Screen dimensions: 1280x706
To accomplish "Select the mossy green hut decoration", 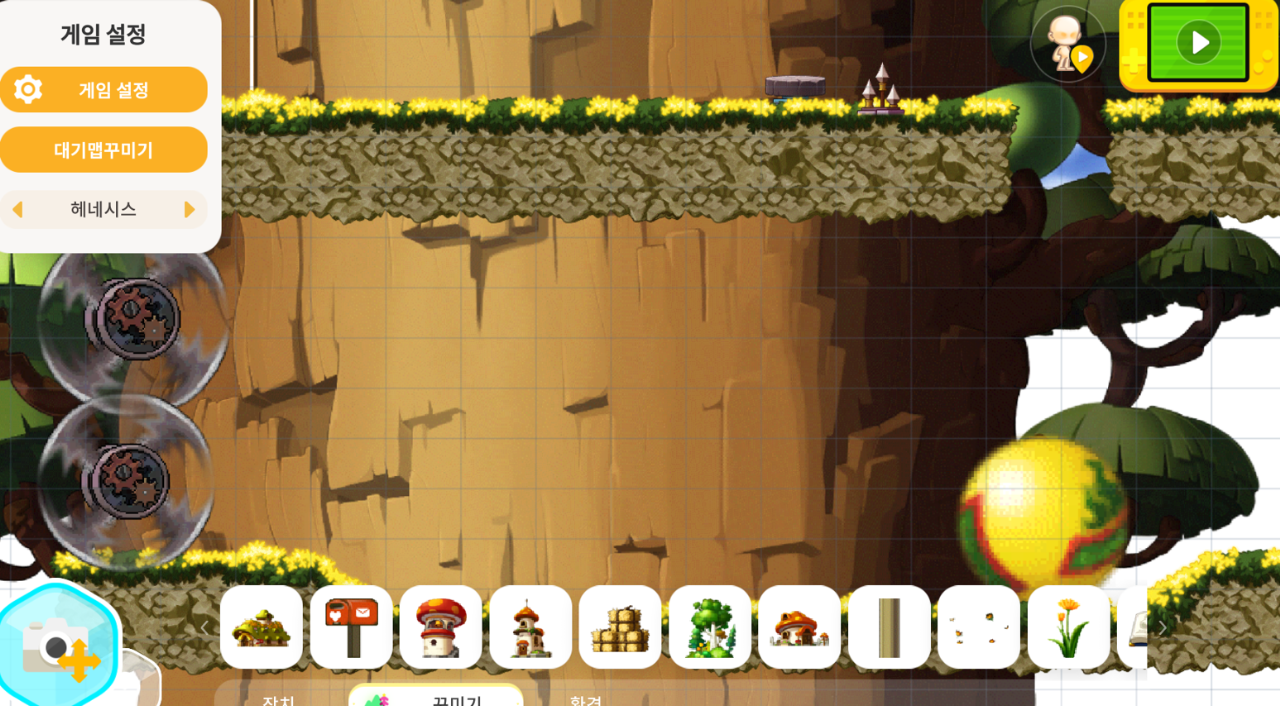I will point(261,627).
